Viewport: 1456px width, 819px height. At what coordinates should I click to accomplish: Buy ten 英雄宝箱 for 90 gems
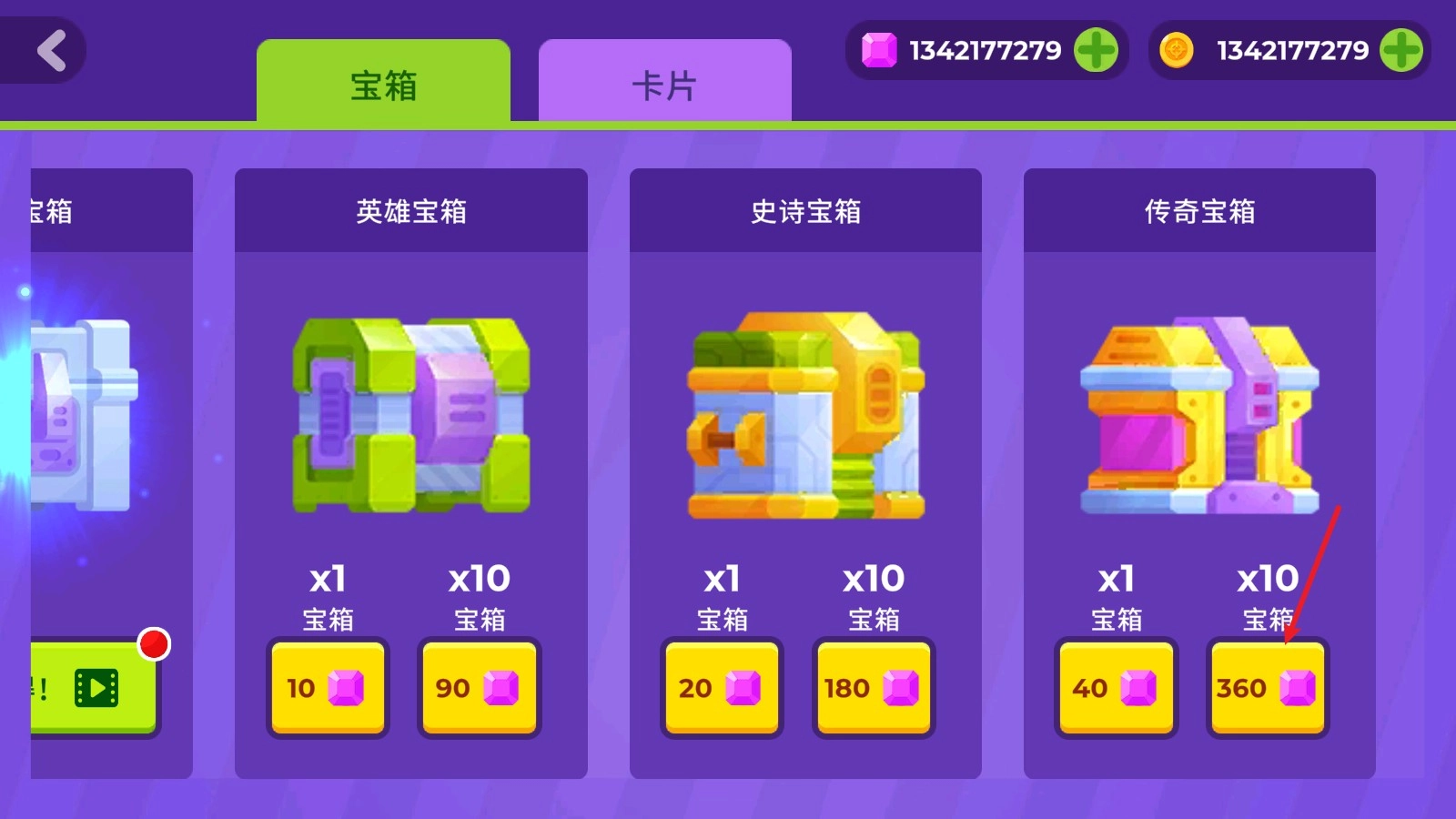(x=479, y=689)
